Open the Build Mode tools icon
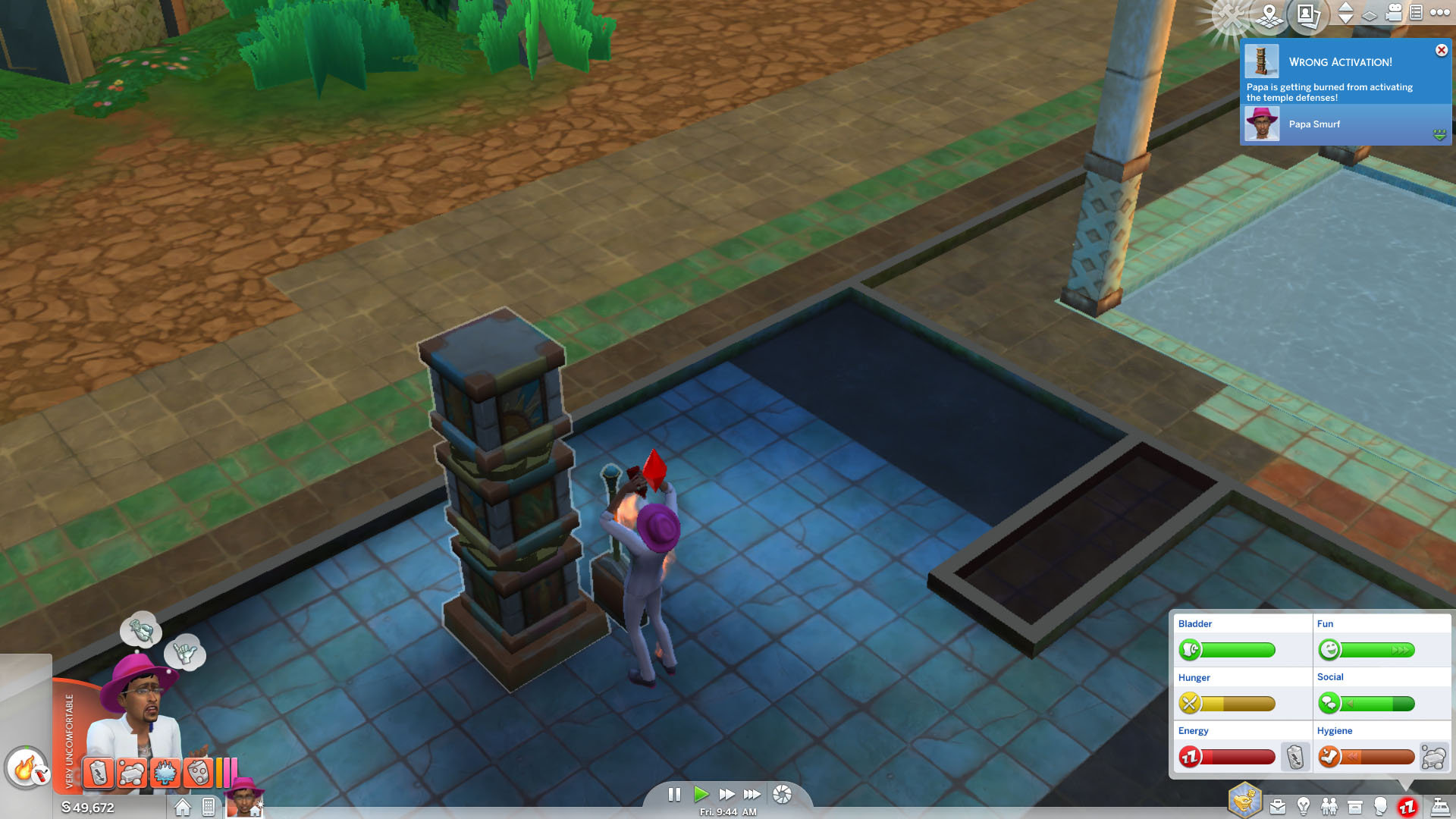Image resolution: width=1456 pixels, height=819 pixels. coord(1230,13)
